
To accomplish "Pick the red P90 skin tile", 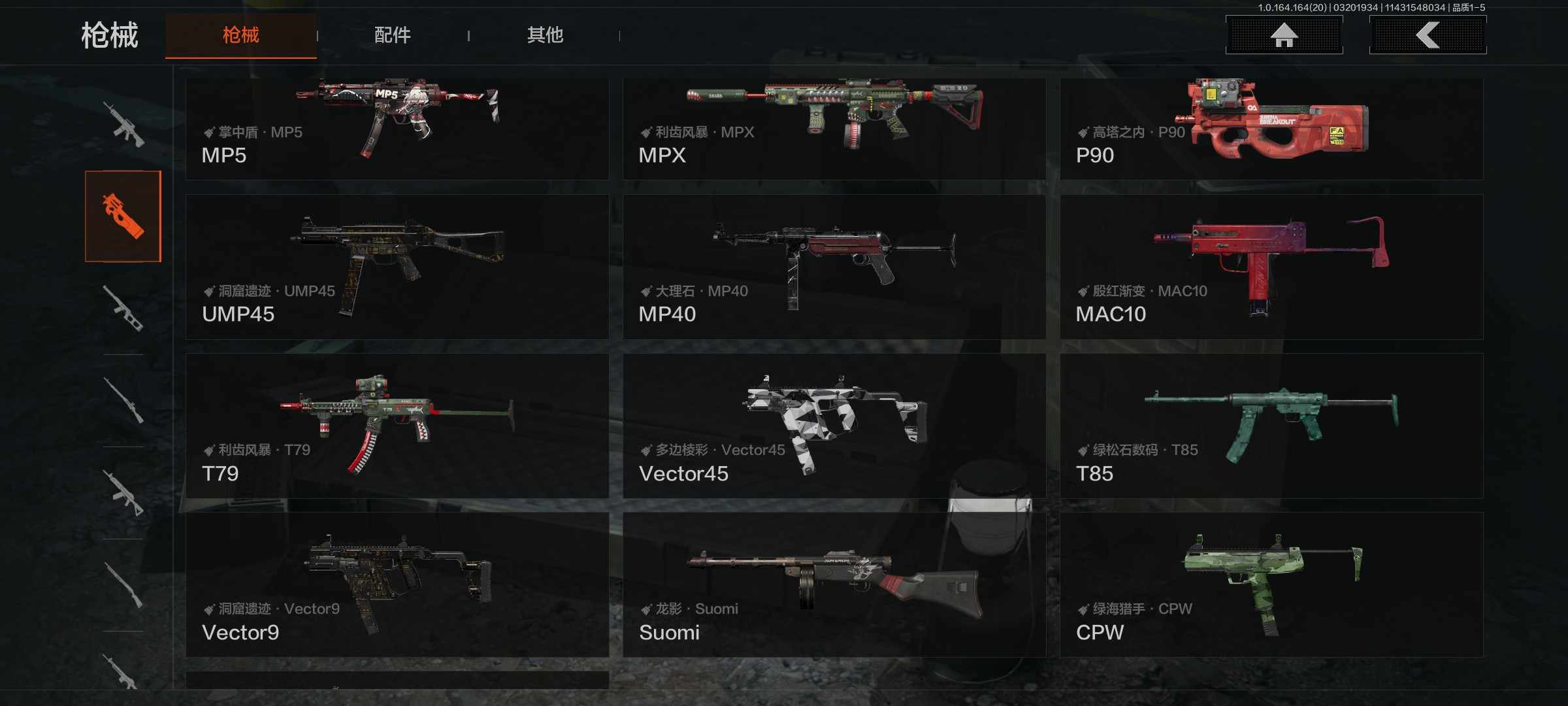I will 1271,129.
